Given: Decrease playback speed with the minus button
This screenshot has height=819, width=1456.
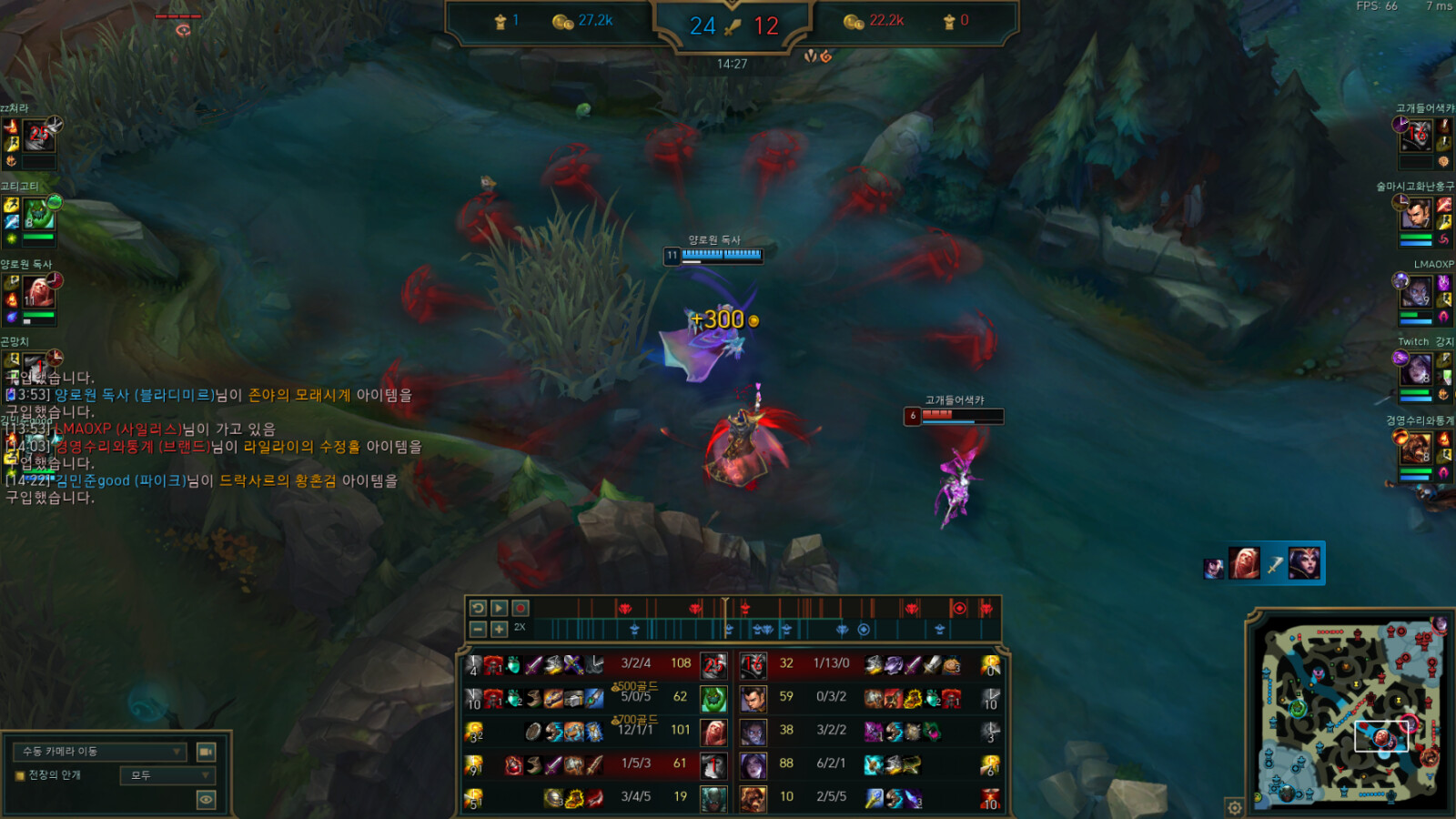Looking at the screenshot, I should (x=478, y=629).
